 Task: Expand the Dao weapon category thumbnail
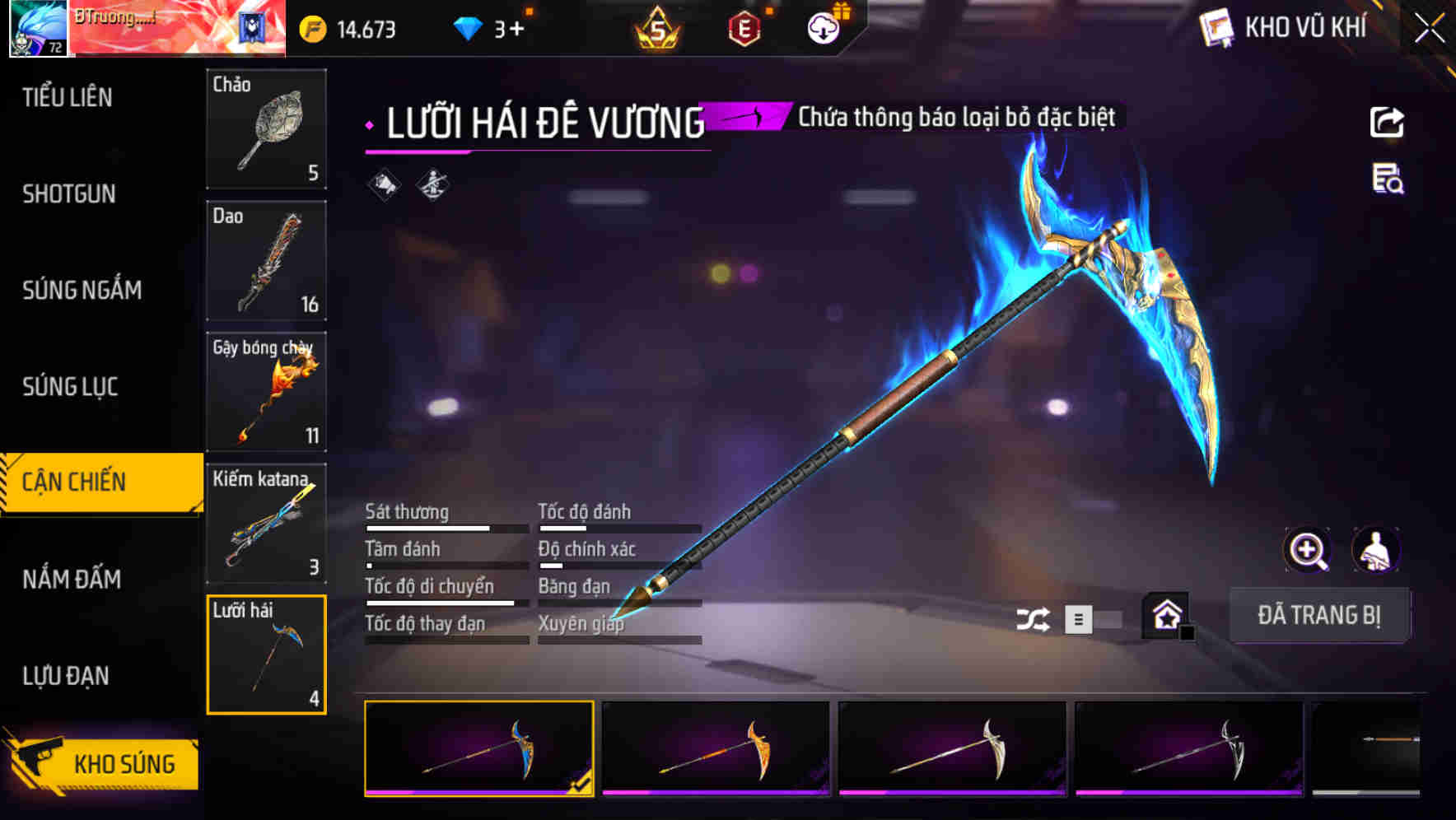click(266, 262)
